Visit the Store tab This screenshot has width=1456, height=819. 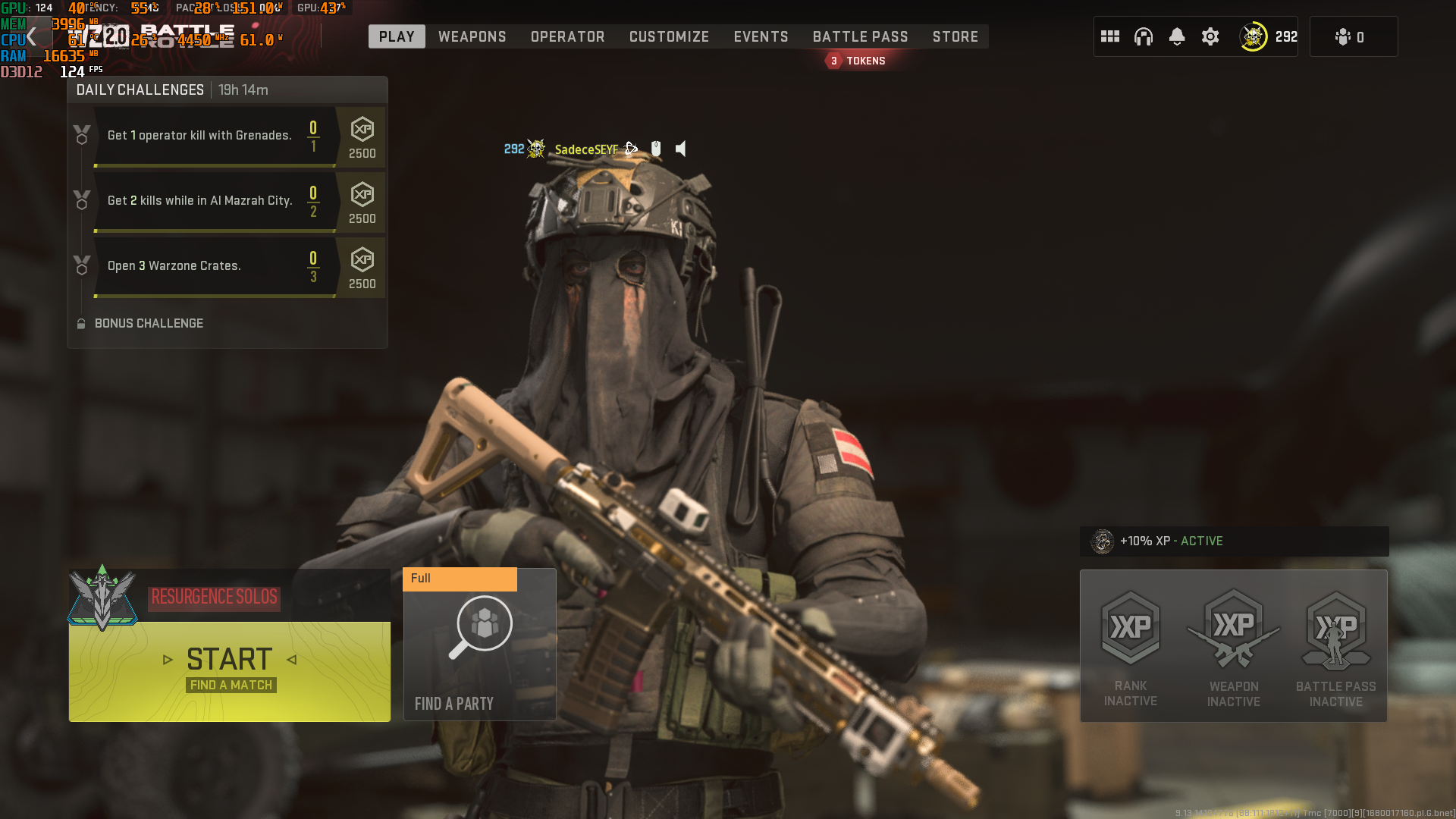[x=955, y=36]
